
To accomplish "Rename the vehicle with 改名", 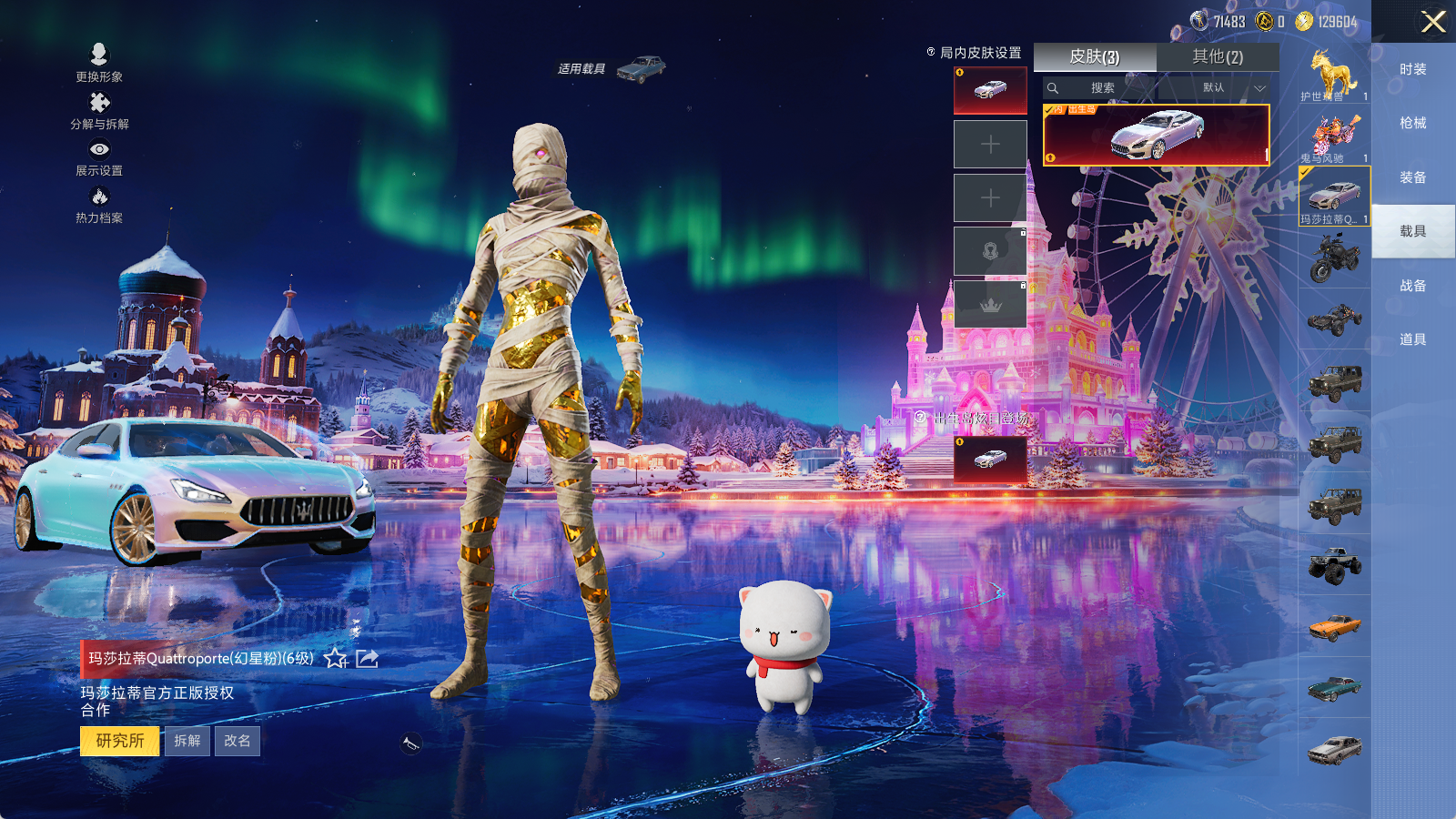I will click(238, 741).
